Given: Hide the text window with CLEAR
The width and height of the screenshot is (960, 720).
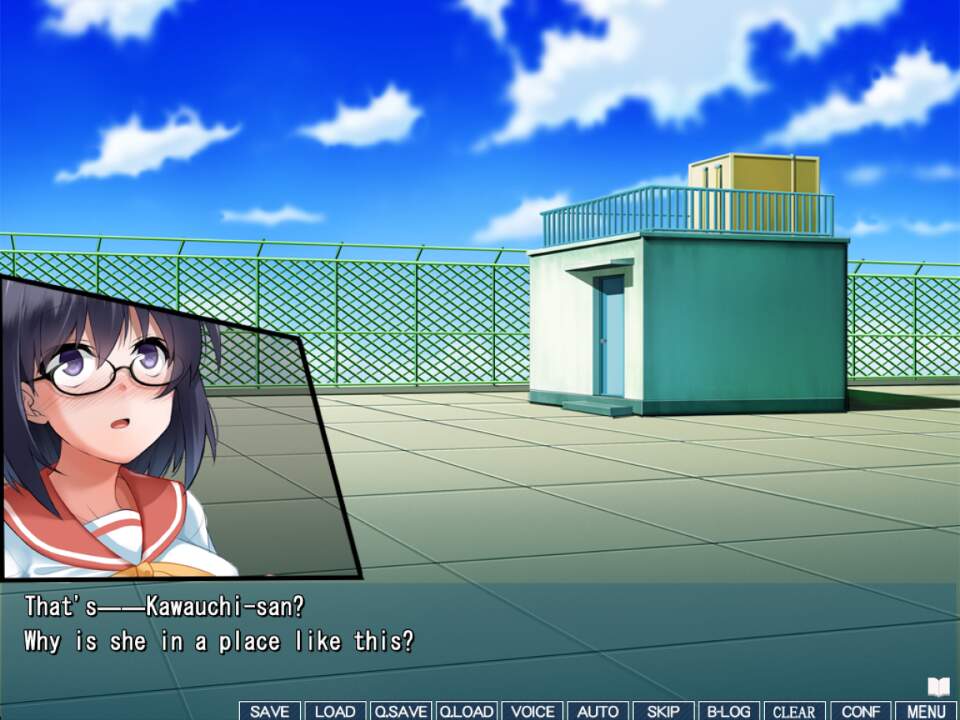Looking at the screenshot, I should tap(795, 711).
